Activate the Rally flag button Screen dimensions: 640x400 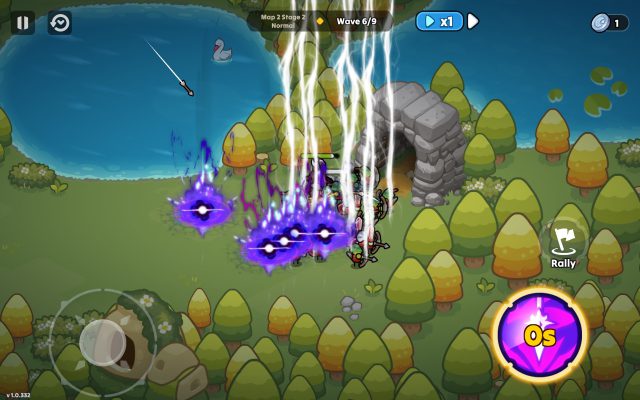pyautogui.click(x=564, y=243)
